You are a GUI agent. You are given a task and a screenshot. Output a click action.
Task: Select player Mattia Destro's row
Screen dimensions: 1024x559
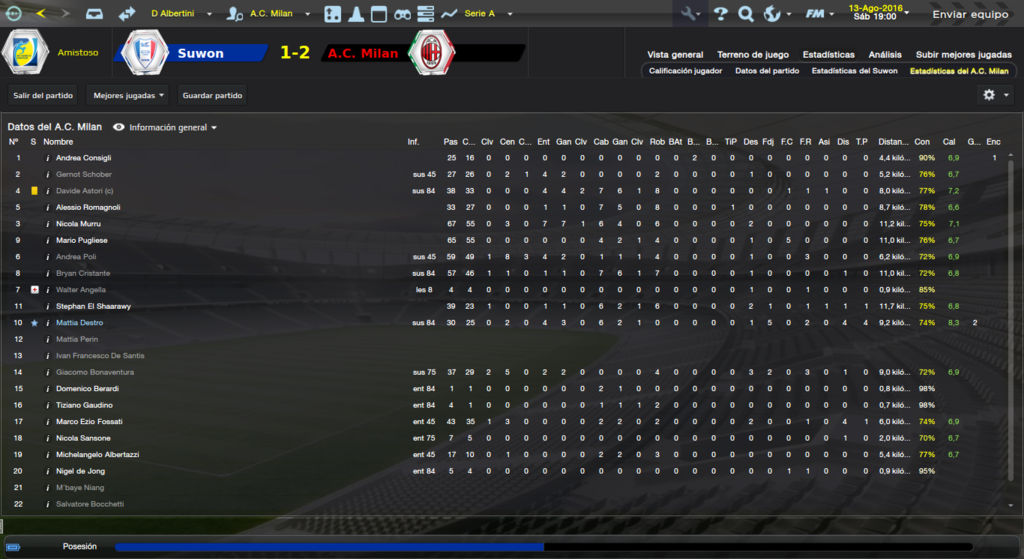pos(80,323)
